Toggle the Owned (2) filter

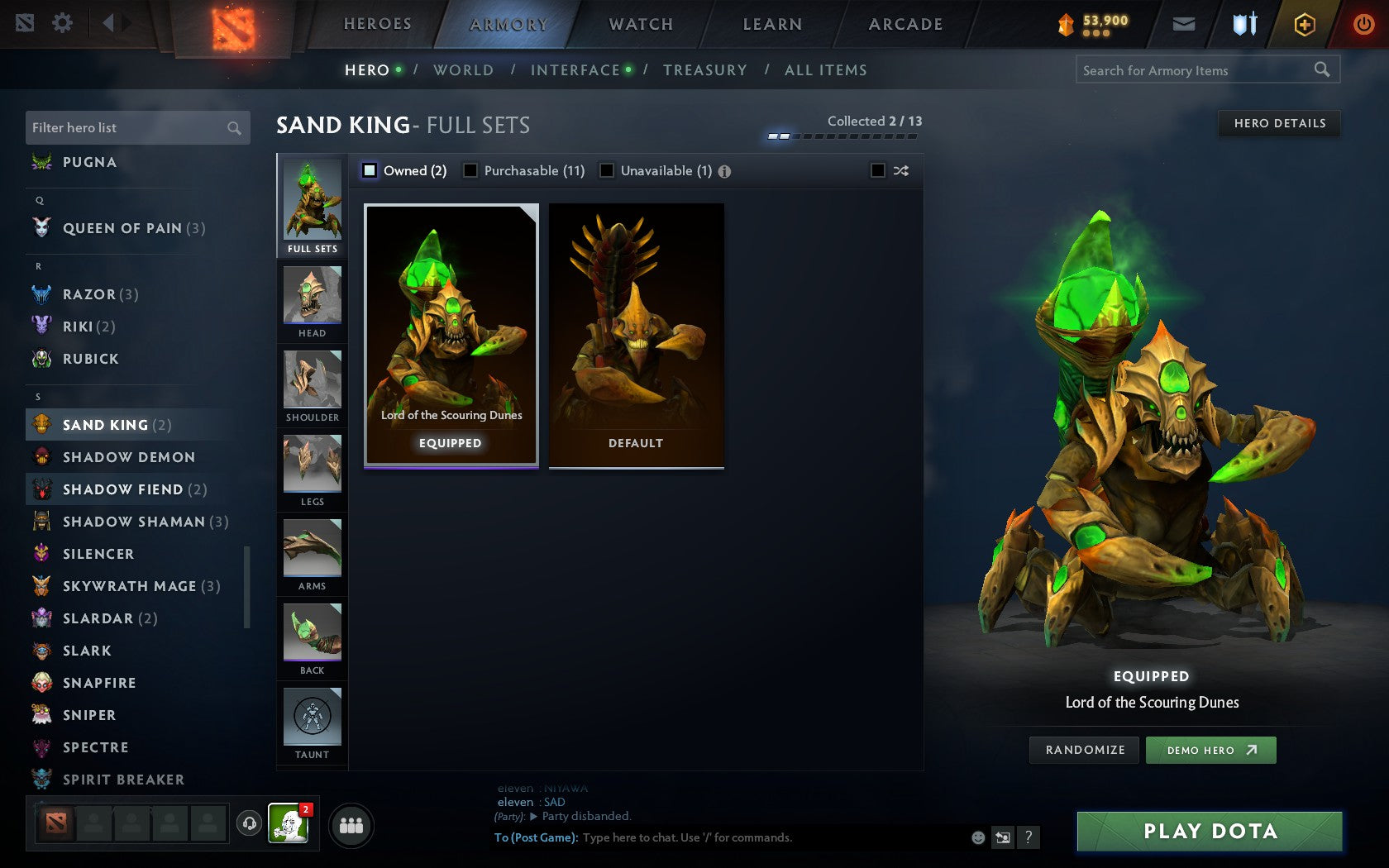[x=369, y=170]
